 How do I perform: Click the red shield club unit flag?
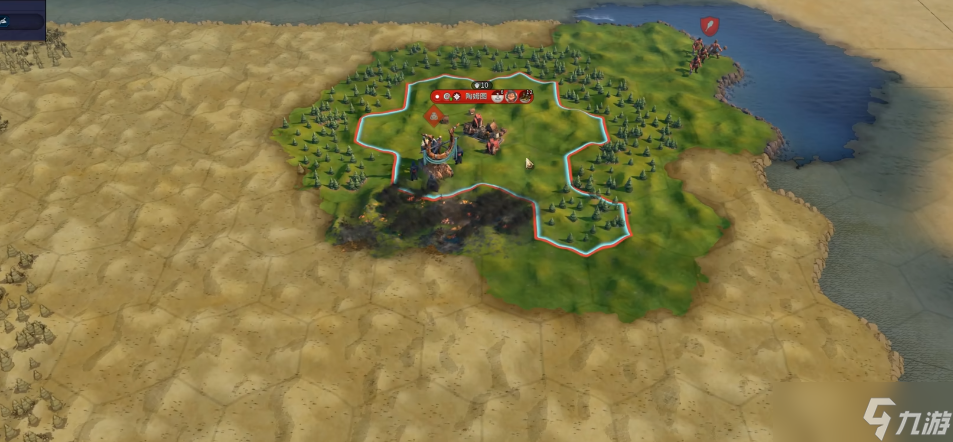point(709,25)
